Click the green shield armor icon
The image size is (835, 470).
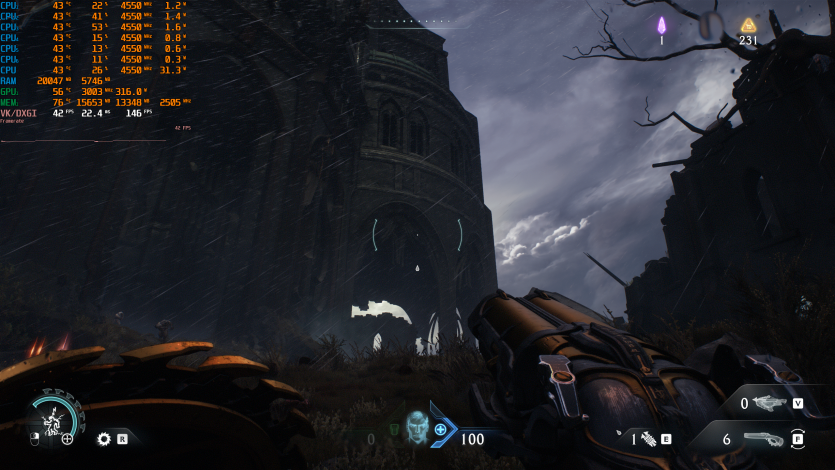coord(393,432)
